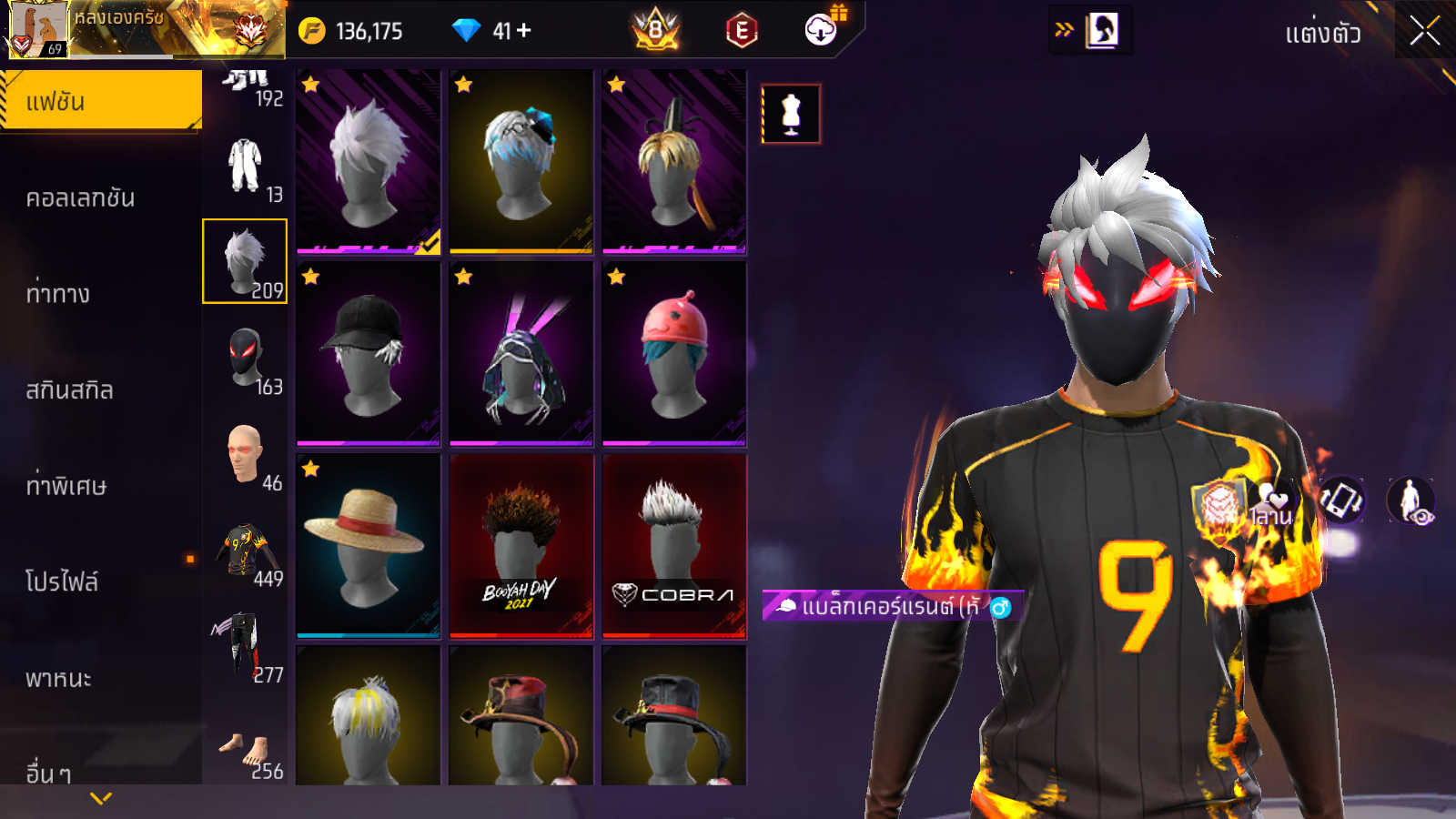Choose the shirt category with 449 items
Screen dimensions: 1456x819
click(x=246, y=552)
